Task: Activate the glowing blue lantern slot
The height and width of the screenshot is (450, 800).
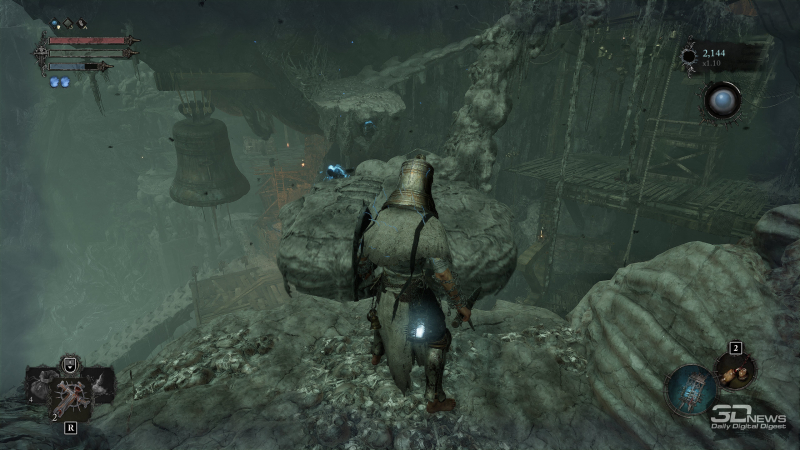Action: point(691,390)
